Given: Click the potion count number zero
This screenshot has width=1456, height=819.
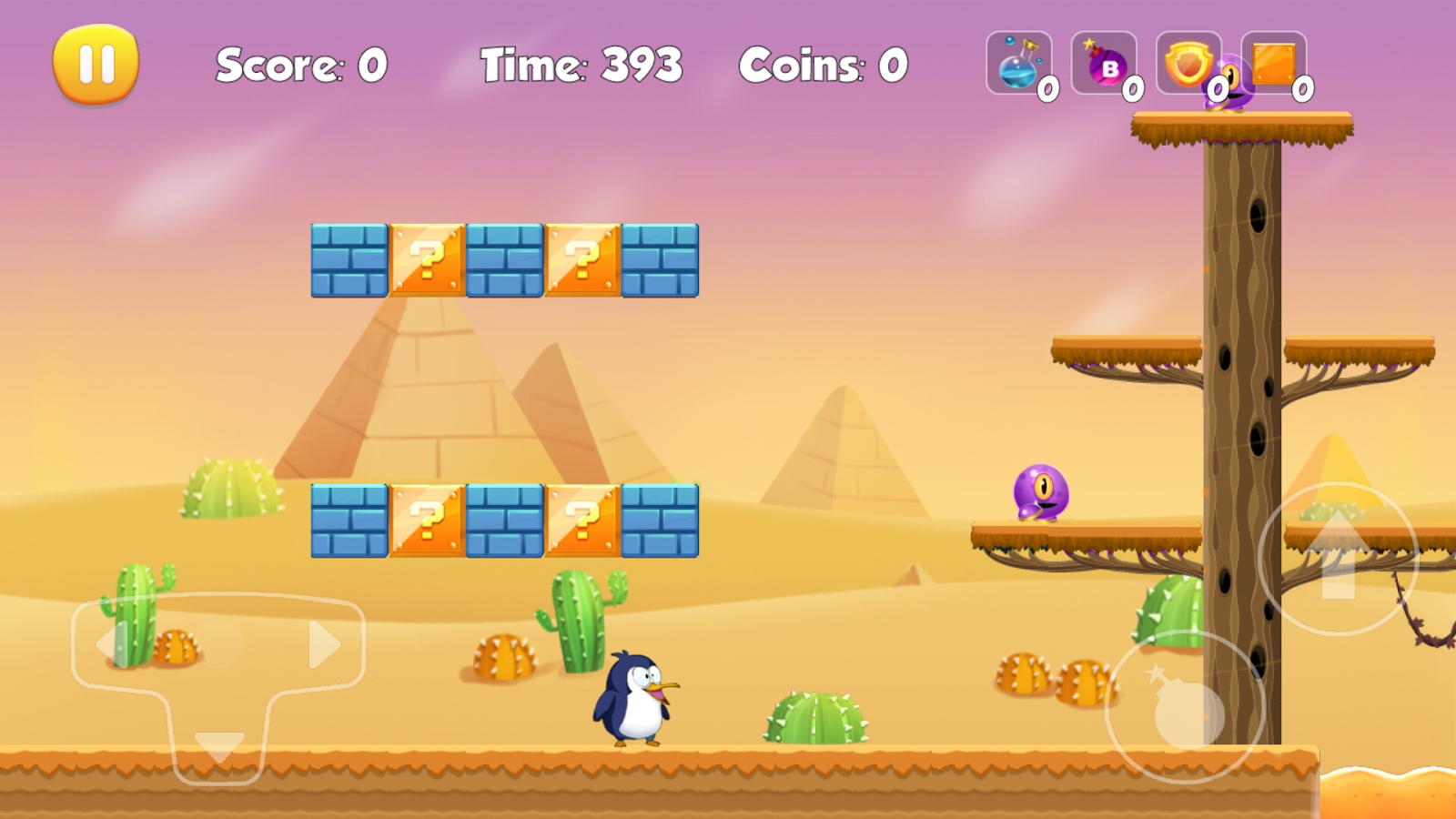Looking at the screenshot, I should pyautogui.click(x=1047, y=89).
